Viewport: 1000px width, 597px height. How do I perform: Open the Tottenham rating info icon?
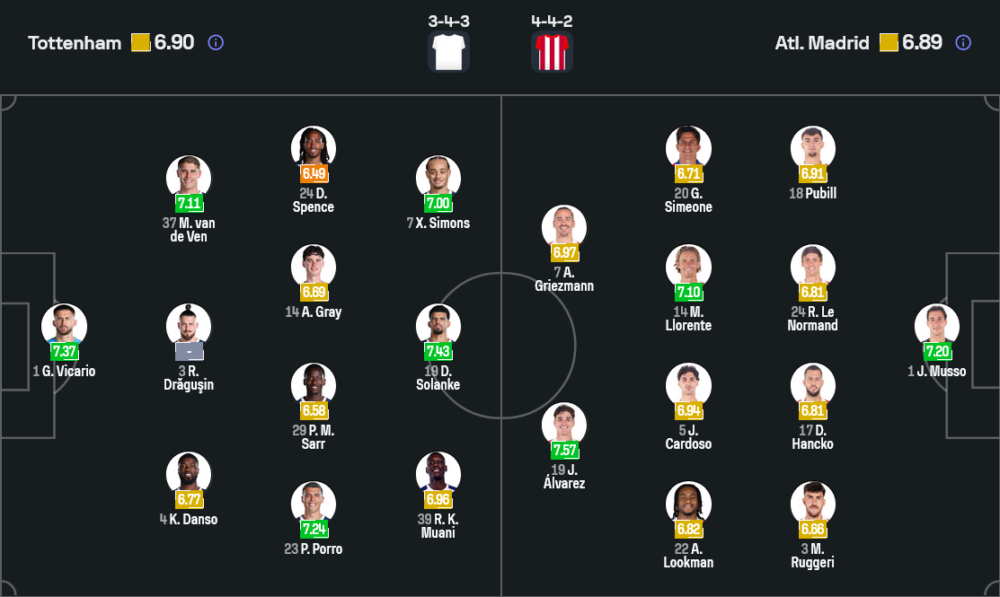point(215,43)
